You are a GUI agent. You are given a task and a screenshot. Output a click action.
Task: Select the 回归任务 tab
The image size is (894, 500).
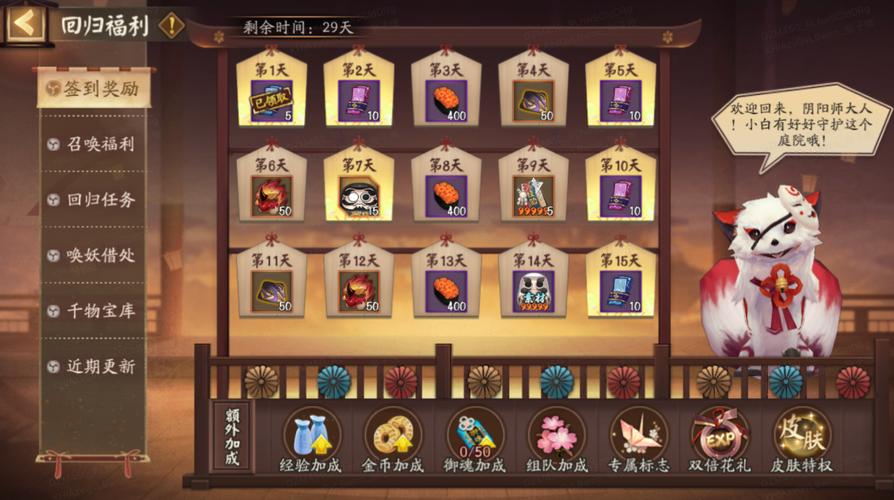click(94, 200)
